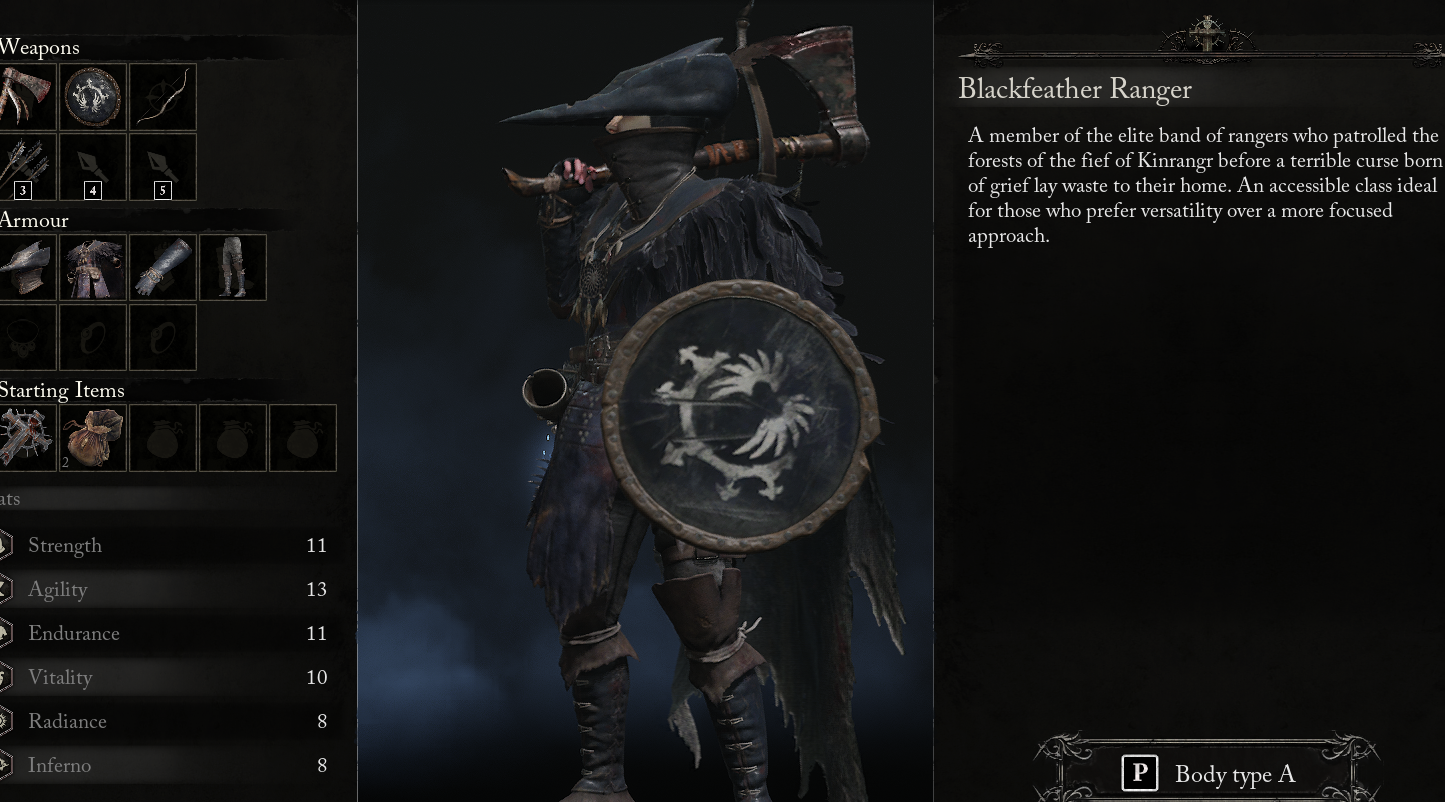Click the Agility stat icon

click(x=4, y=590)
